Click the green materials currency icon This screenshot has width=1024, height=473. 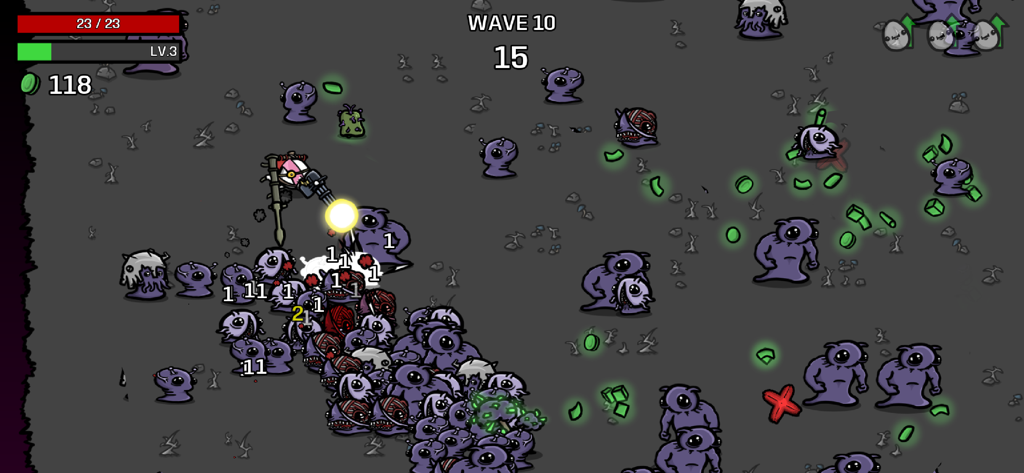[29, 84]
